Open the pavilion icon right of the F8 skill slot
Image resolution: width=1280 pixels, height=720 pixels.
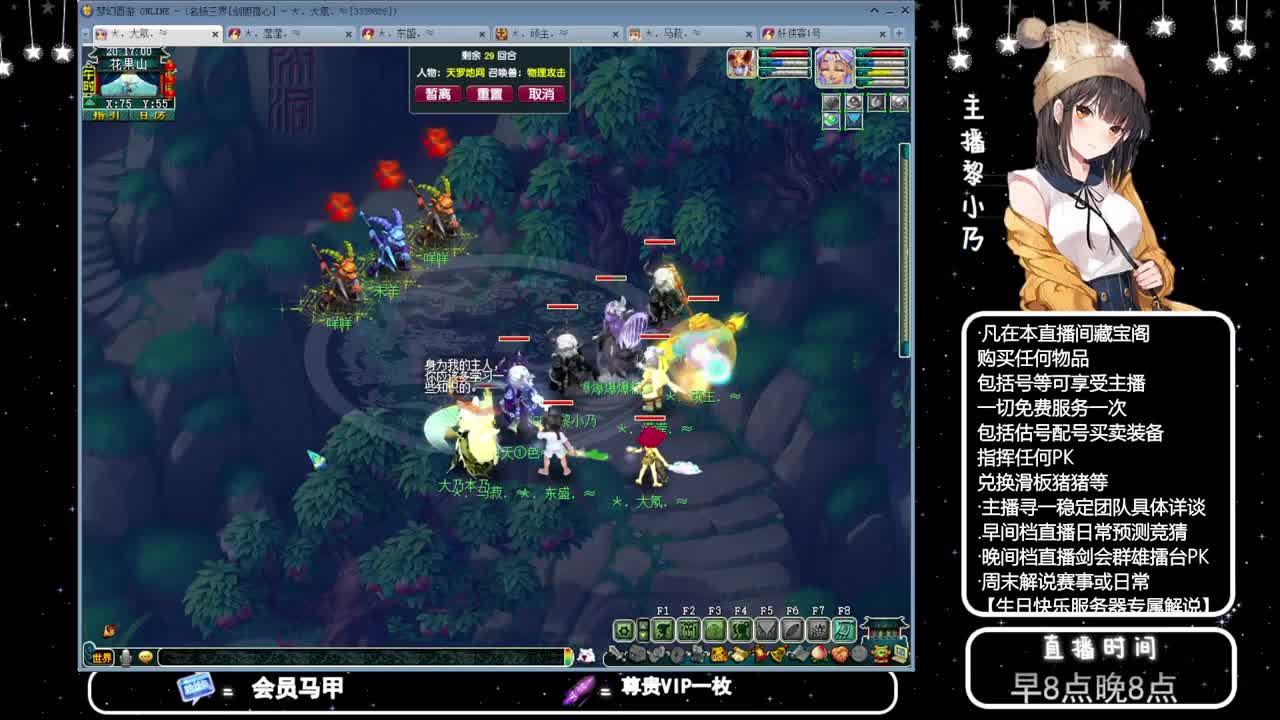[883, 629]
